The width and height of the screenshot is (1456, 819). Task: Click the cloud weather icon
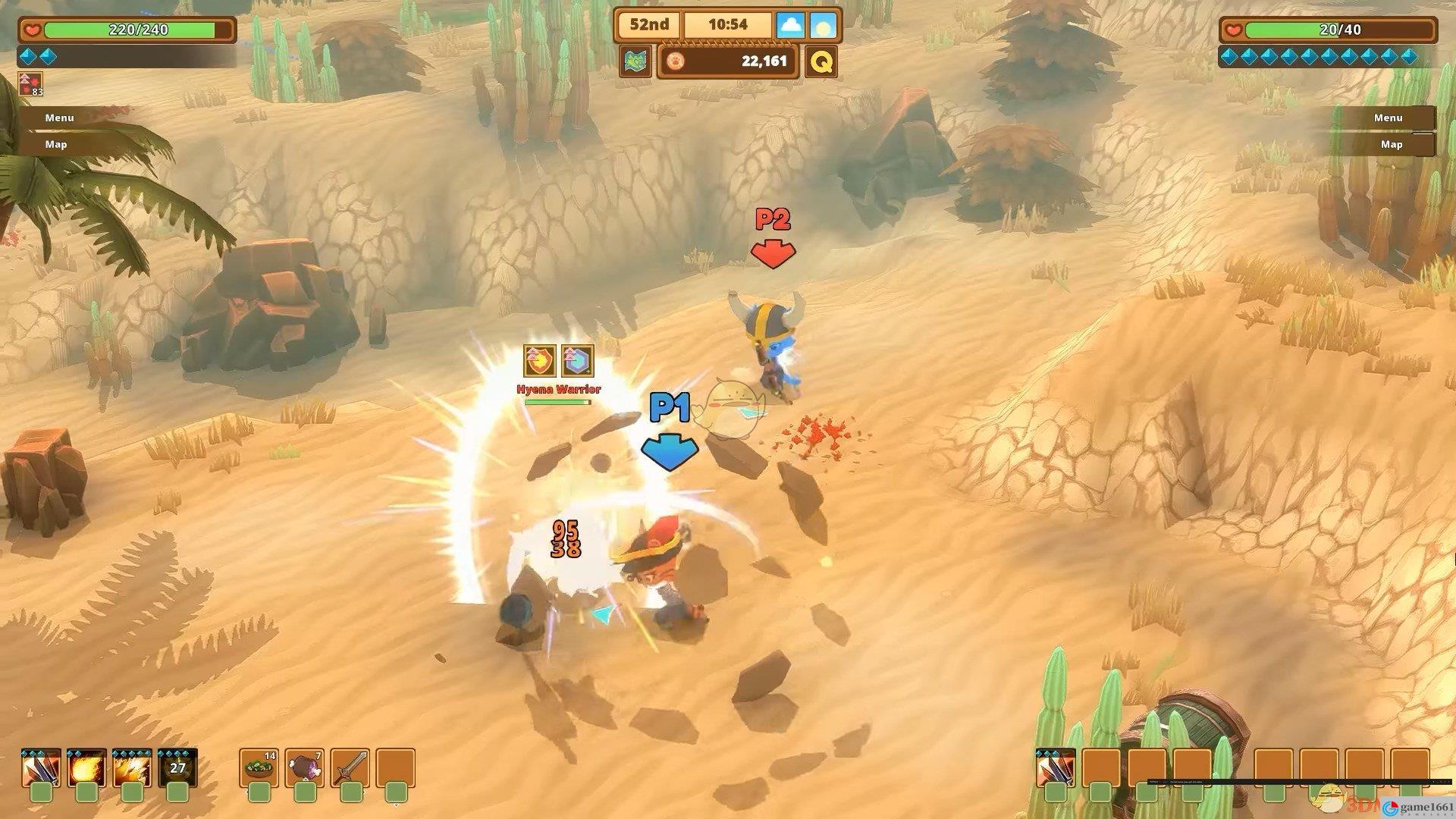(x=790, y=25)
